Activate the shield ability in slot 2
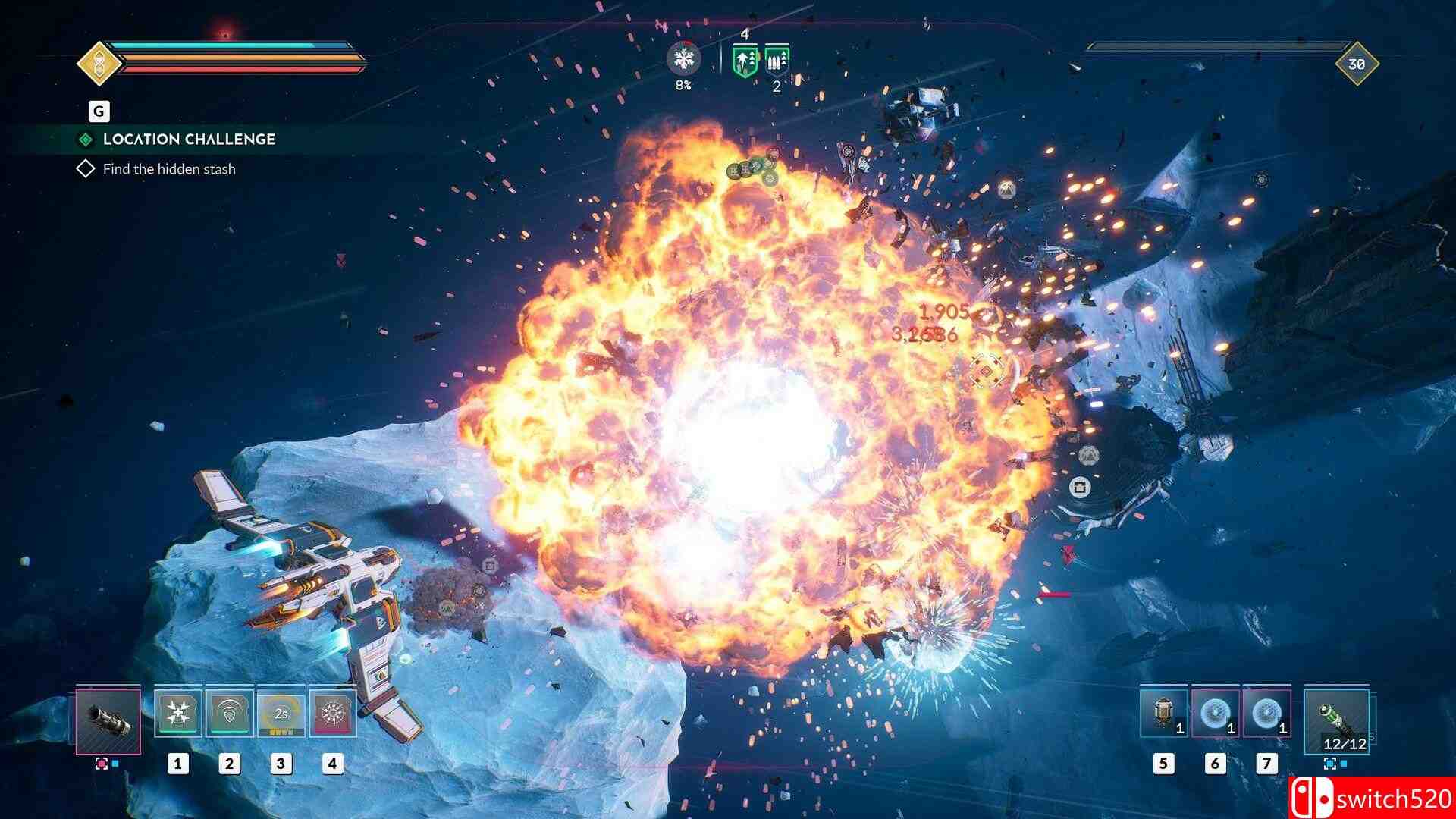The image size is (1456, 819). click(229, 713)
